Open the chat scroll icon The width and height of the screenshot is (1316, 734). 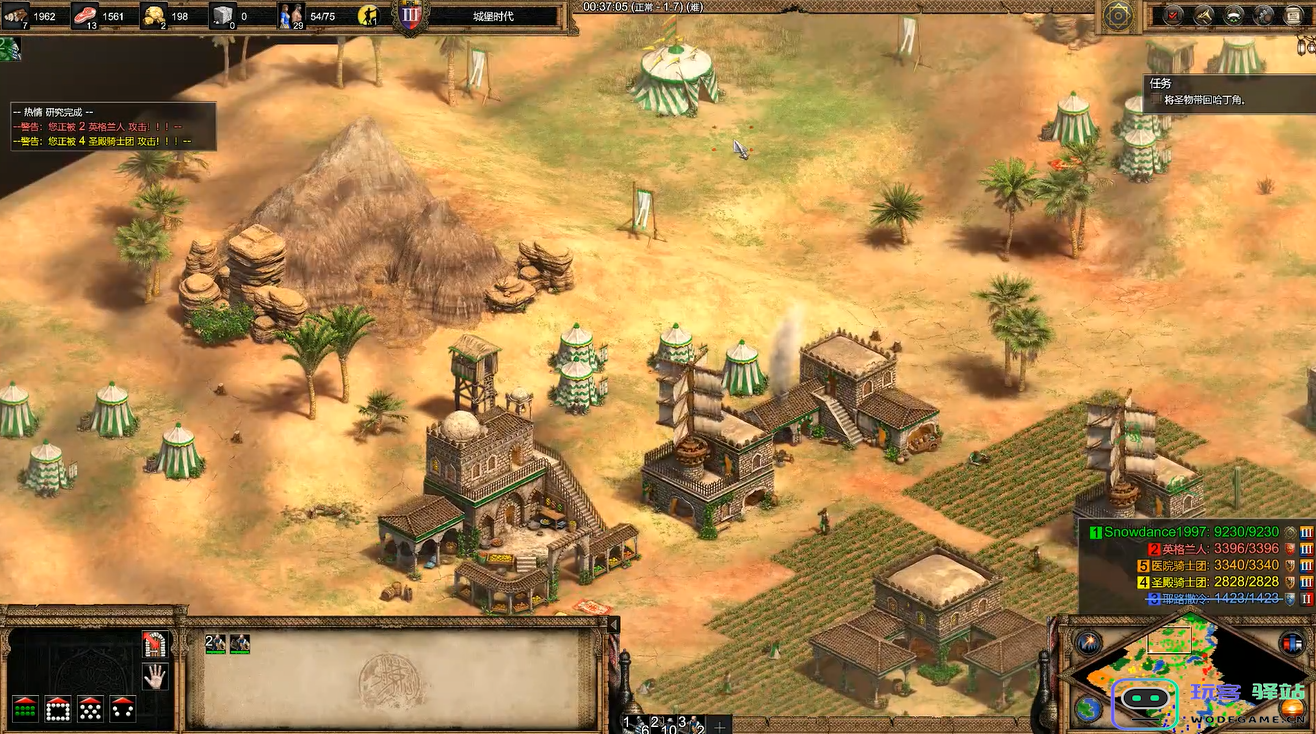tap(1293, 15)
